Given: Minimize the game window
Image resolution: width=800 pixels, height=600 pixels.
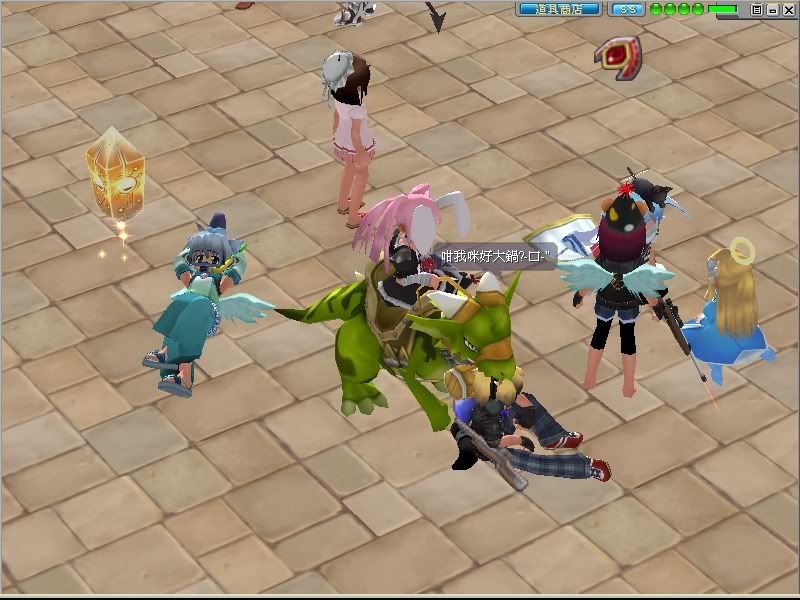Looking at the screenshot, I should 771,9.
